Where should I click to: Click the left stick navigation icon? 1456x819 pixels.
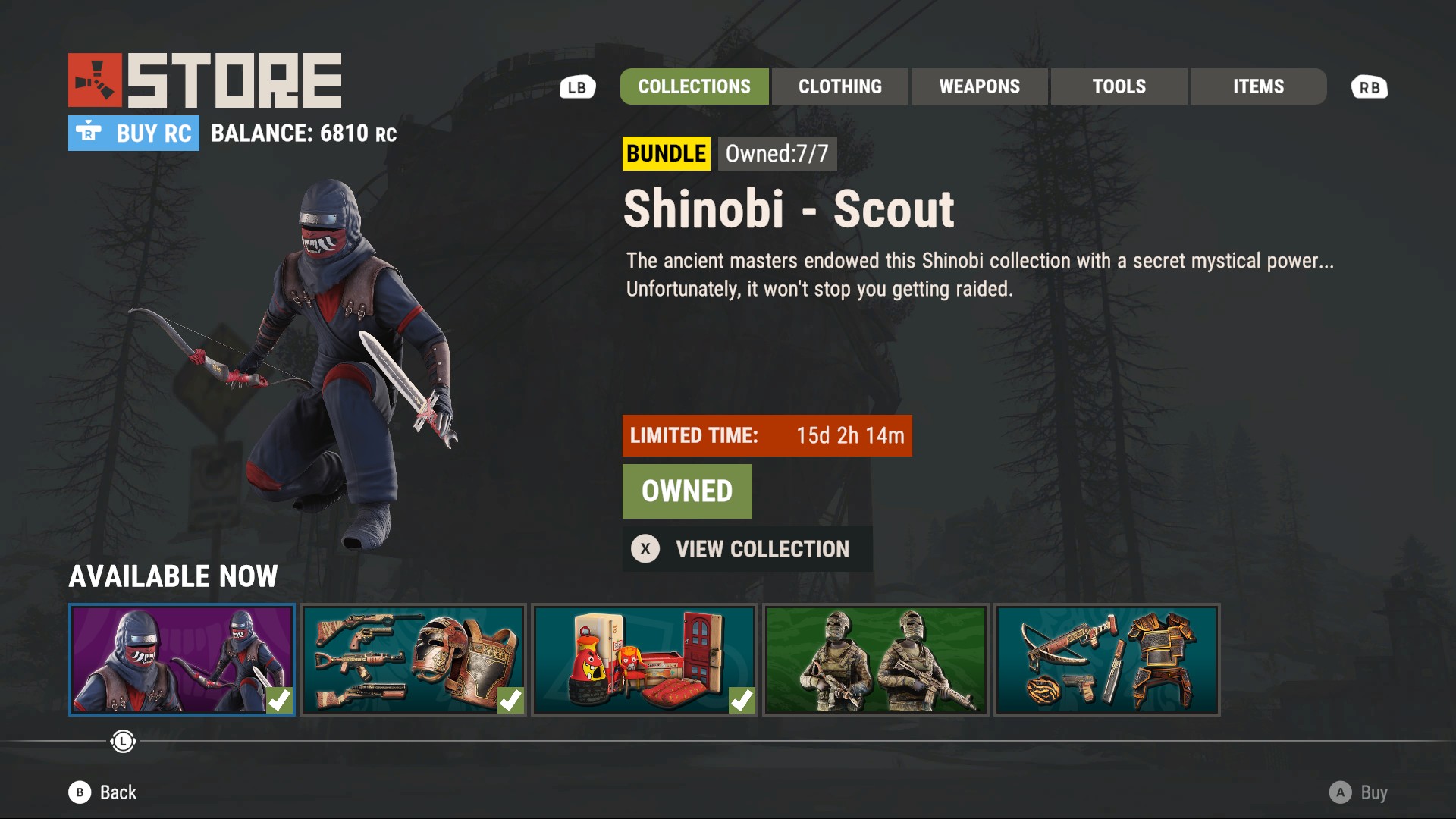coord(122,742)
